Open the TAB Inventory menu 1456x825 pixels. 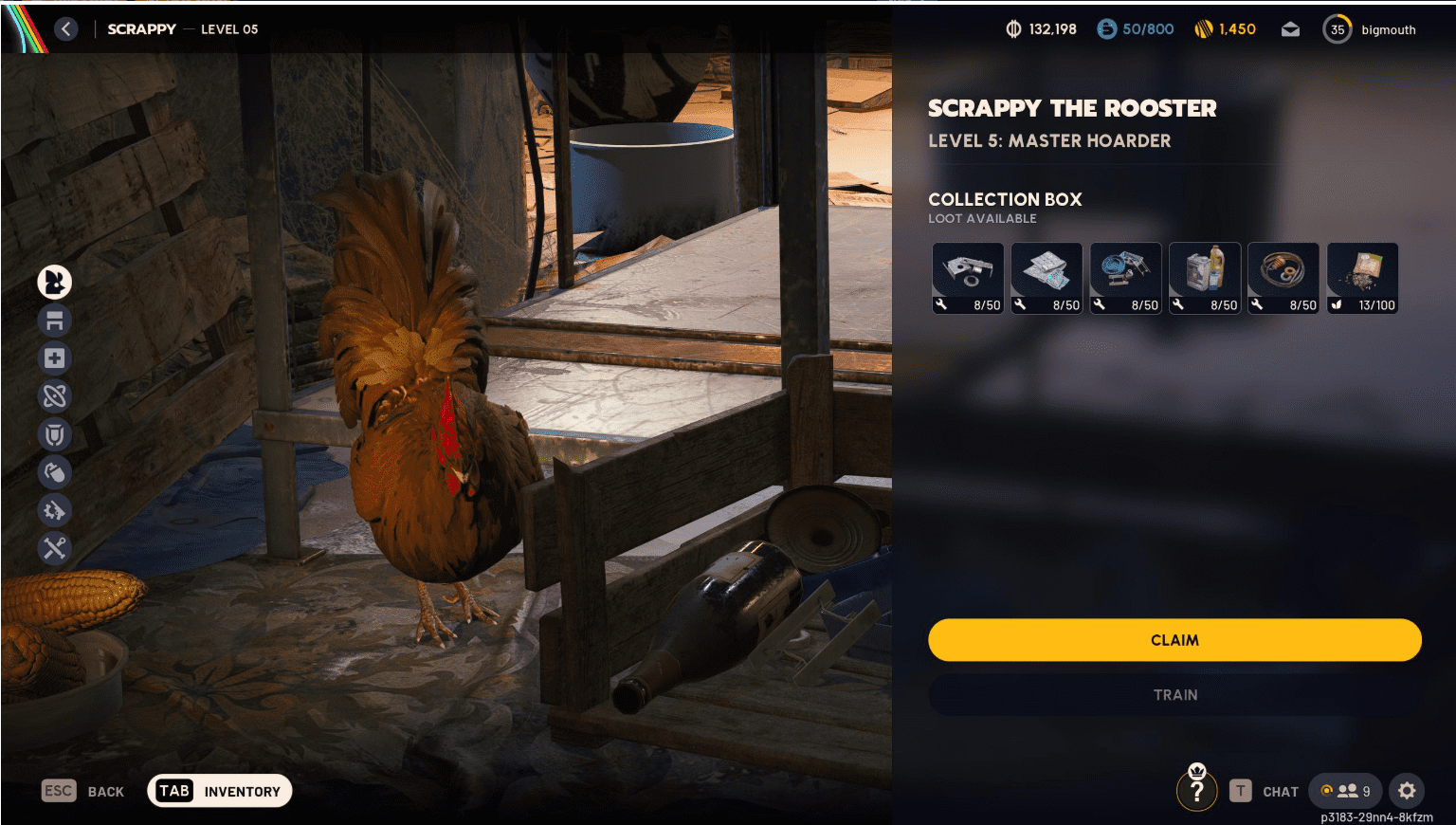tap(219, 790)
